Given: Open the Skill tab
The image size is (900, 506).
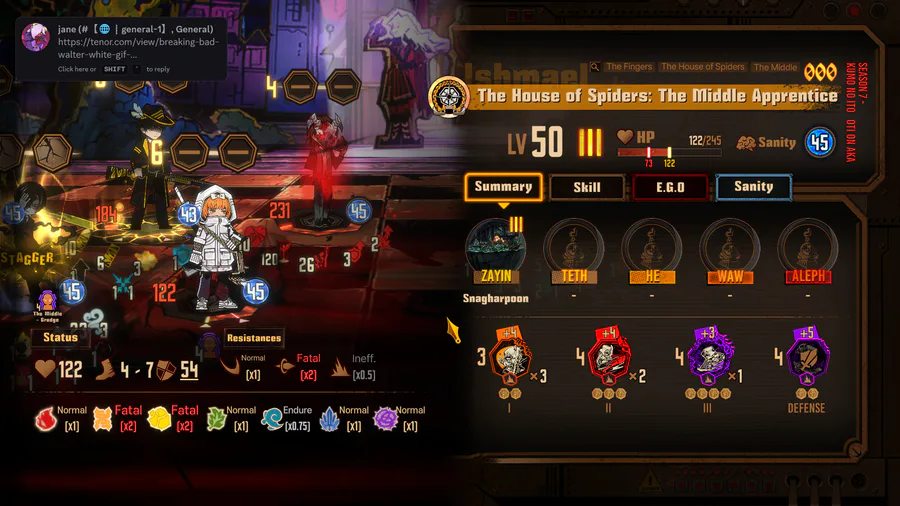Looking at the screenshot, I should tap(587, 187).
